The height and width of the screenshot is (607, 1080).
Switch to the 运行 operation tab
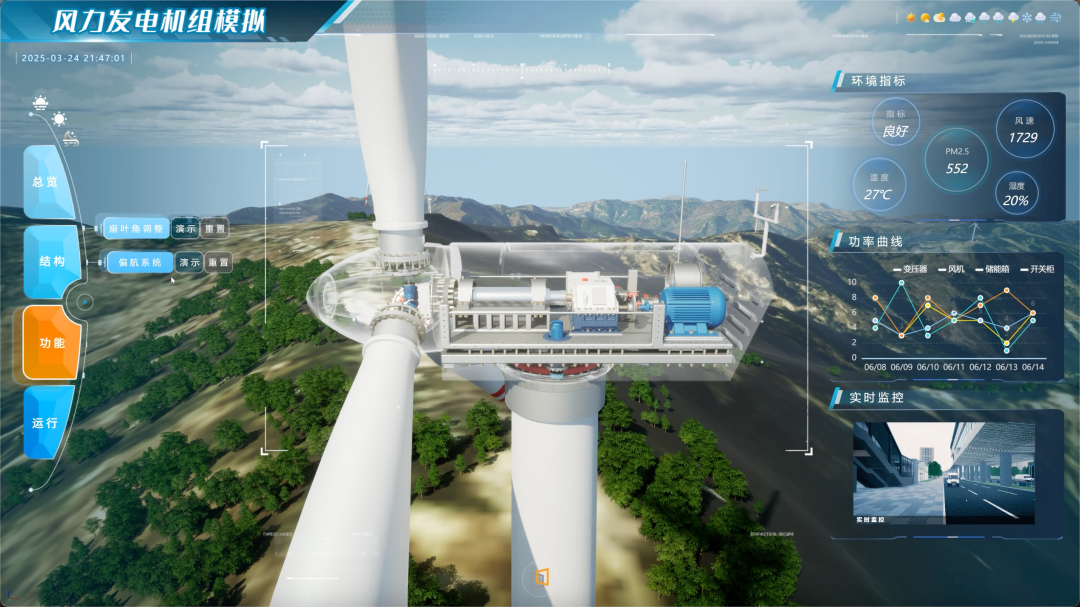(x=45, y=422)
